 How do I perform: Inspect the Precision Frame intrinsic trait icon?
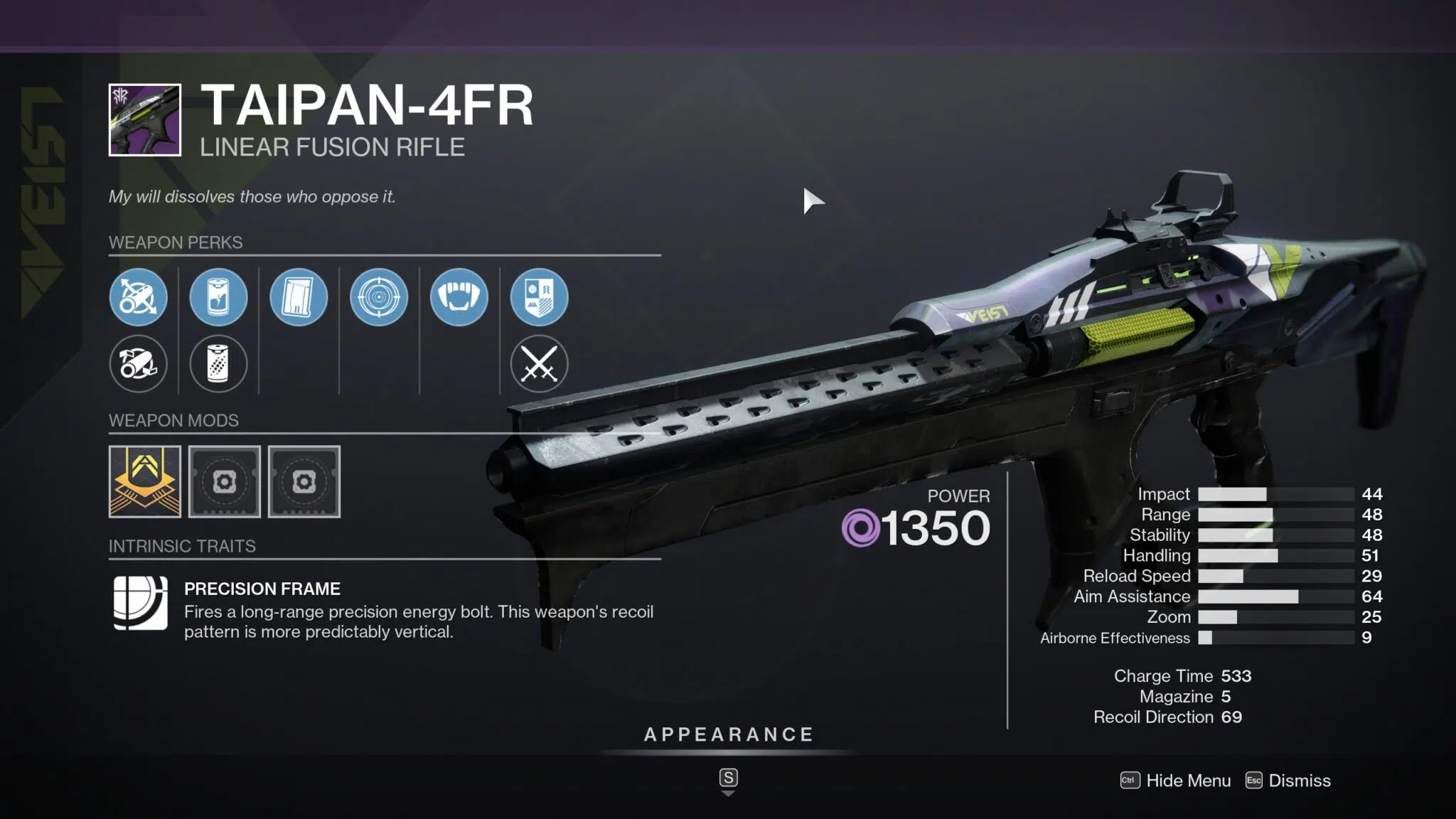[x=141, y=603]
